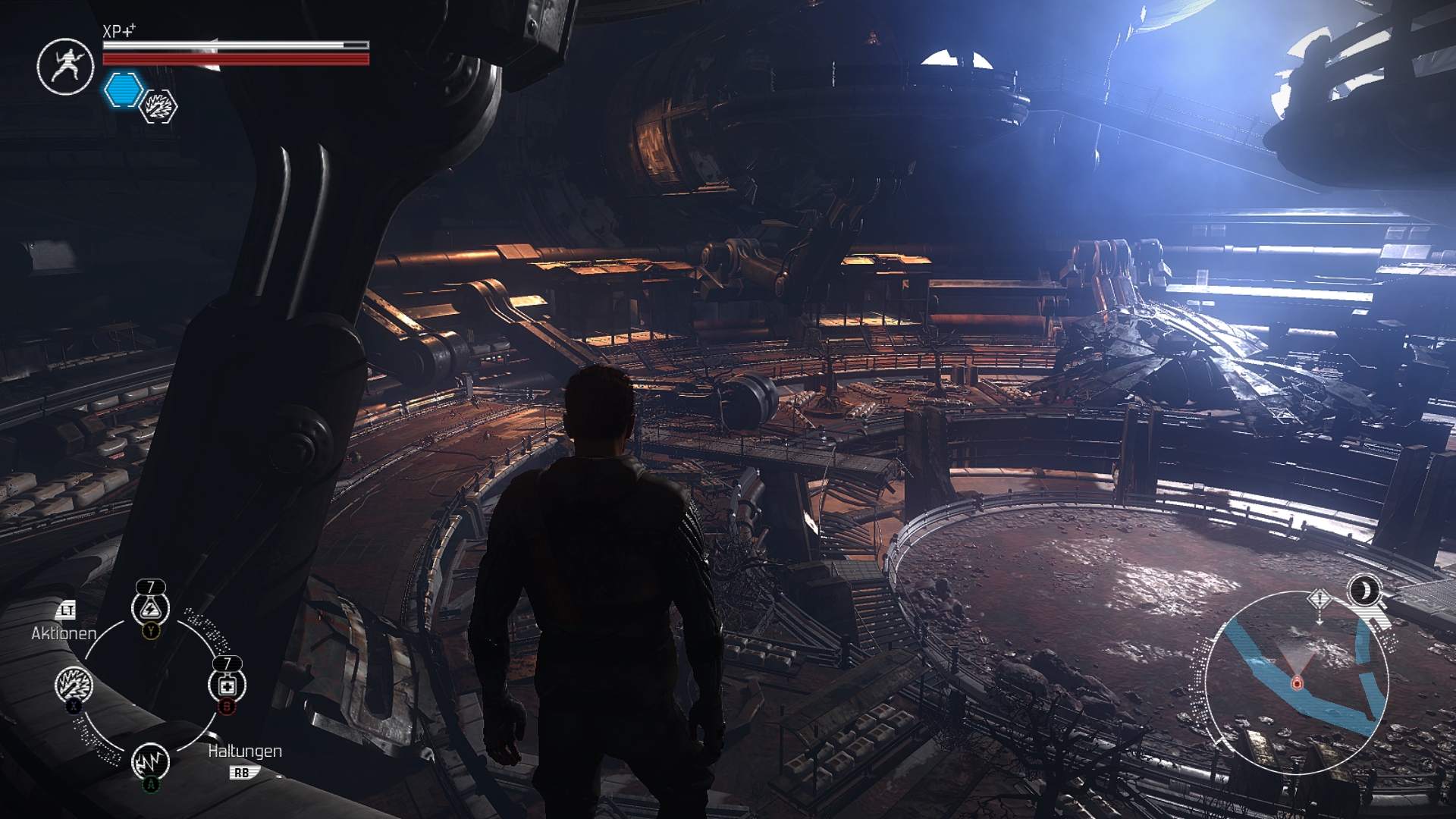Click the combat stance icon beside the health bar
Screen dimensions: 1456x819
[65, 67]
